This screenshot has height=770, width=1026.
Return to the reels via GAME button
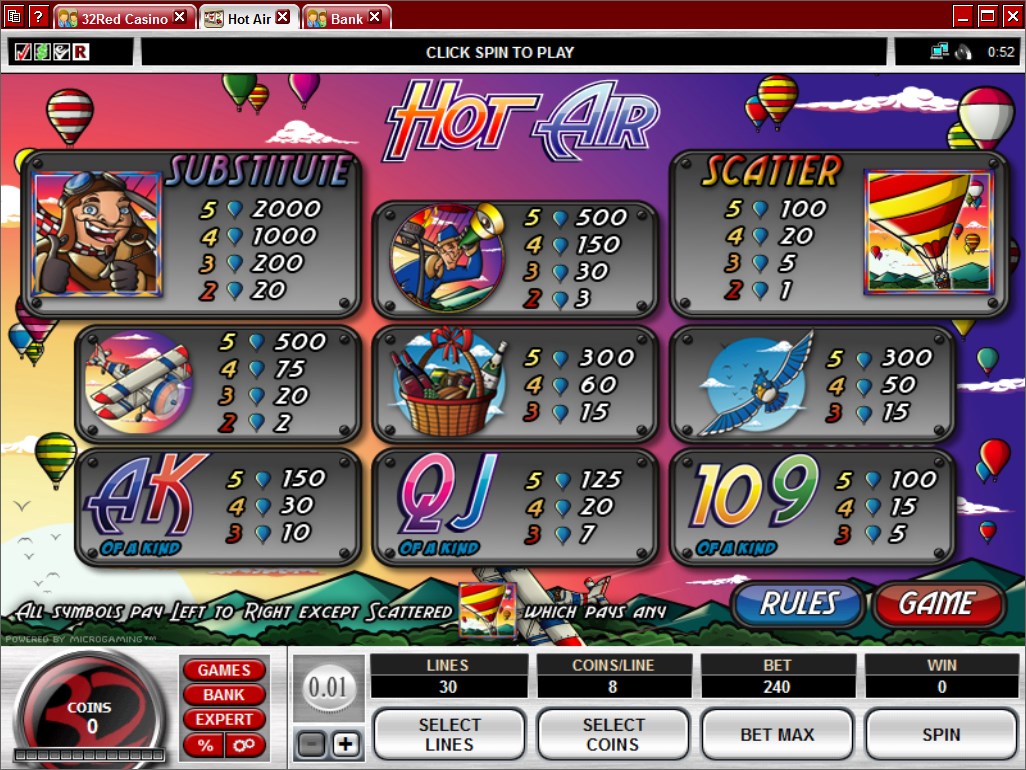[937, 604]
